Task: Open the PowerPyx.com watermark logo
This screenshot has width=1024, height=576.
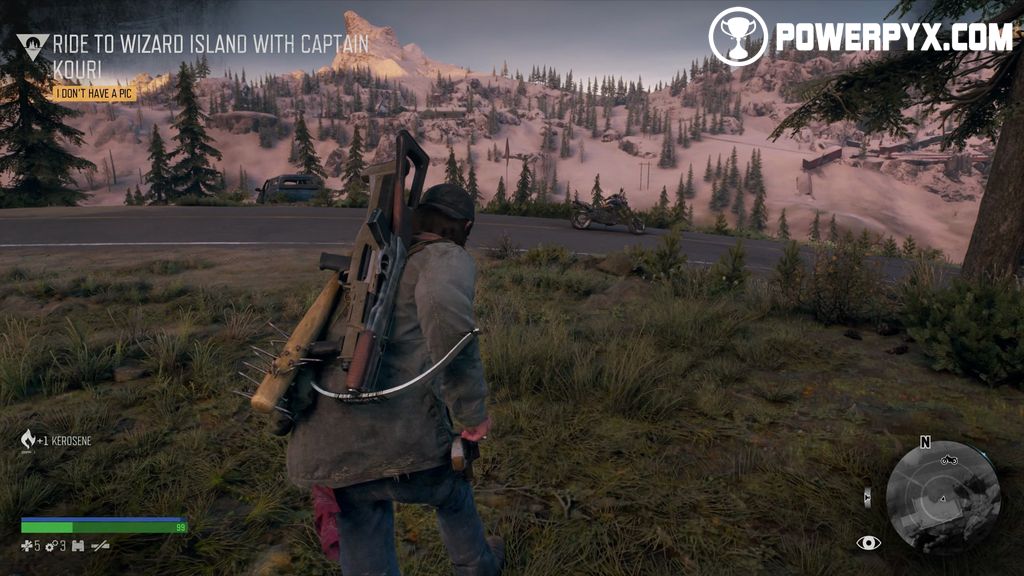Action: (860, 37)
